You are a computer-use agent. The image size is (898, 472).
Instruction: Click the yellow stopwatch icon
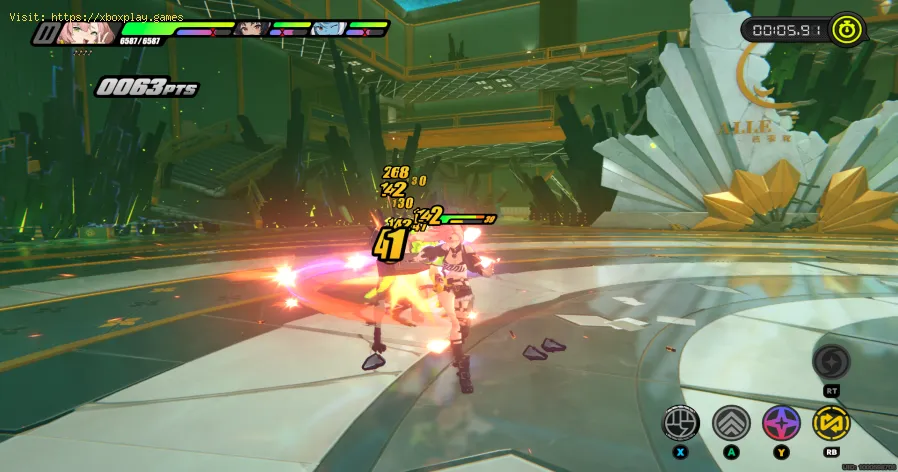tap(849, 29)
